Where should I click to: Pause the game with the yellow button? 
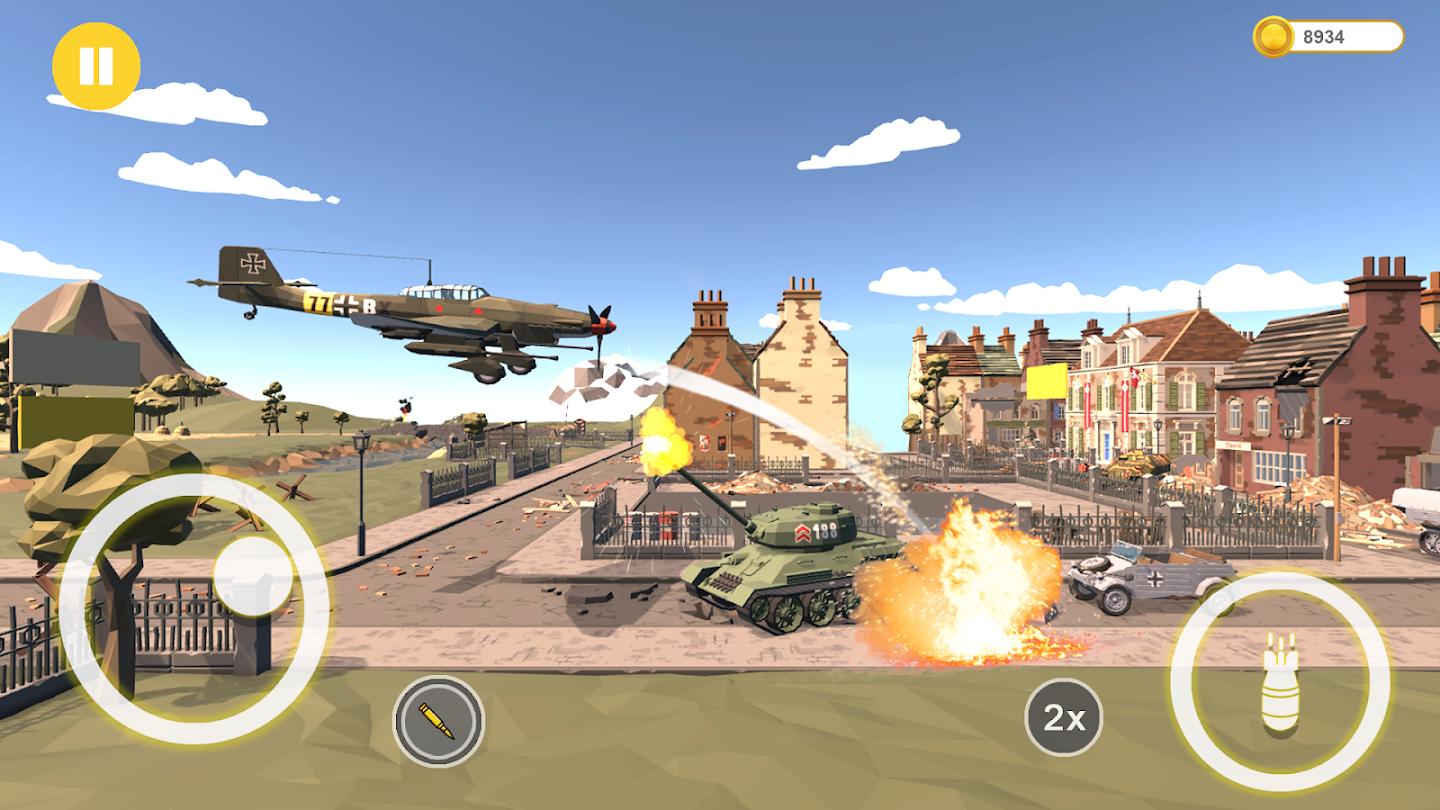96,65
